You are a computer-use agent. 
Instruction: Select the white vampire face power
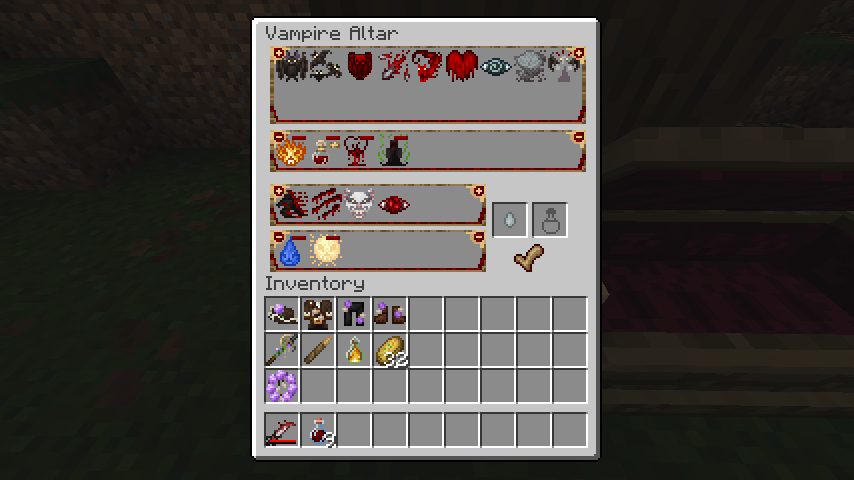357,205
